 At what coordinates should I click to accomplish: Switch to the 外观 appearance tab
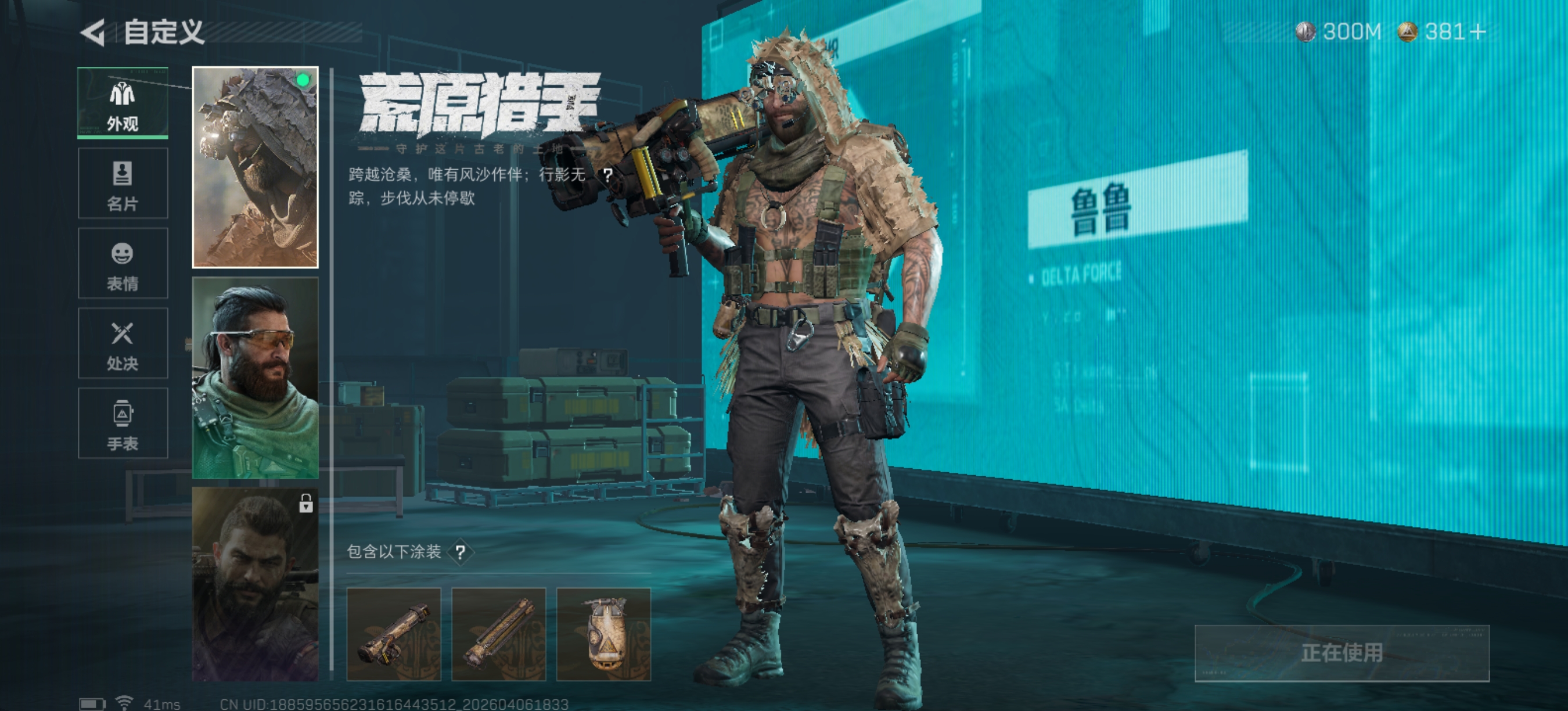pos(123,103)
